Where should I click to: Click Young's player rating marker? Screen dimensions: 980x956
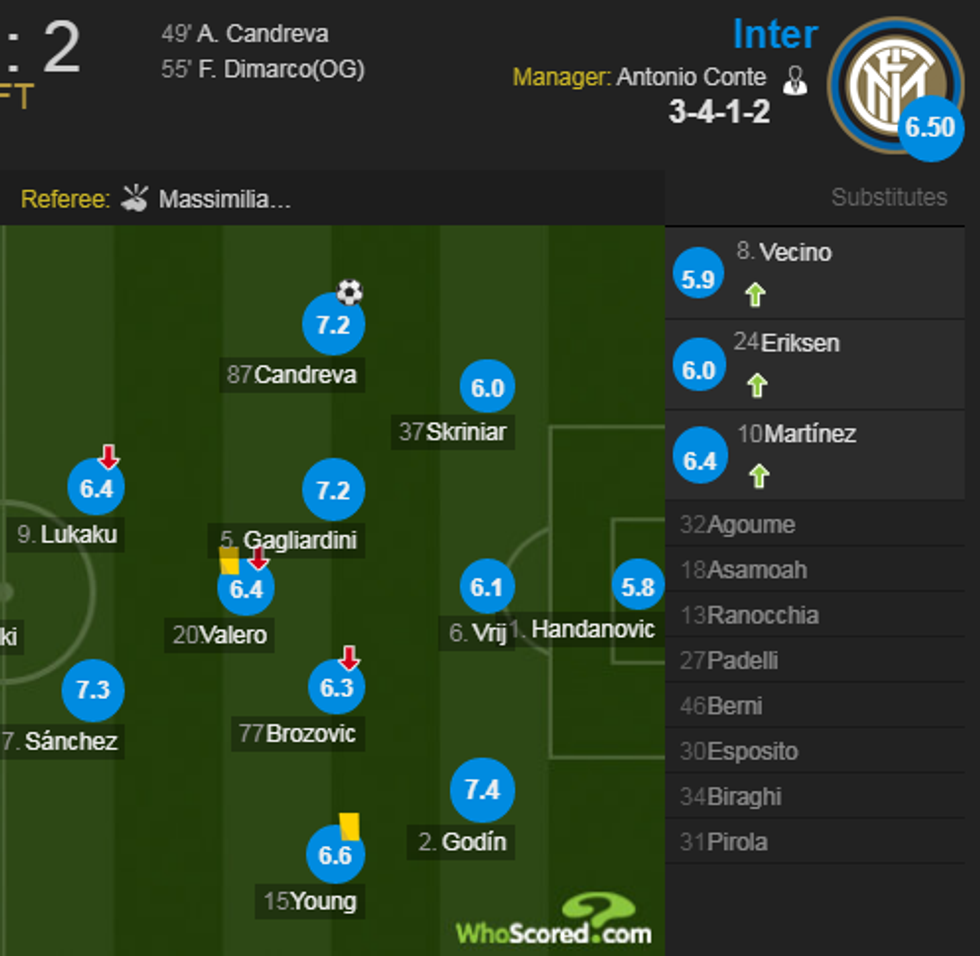335,855
